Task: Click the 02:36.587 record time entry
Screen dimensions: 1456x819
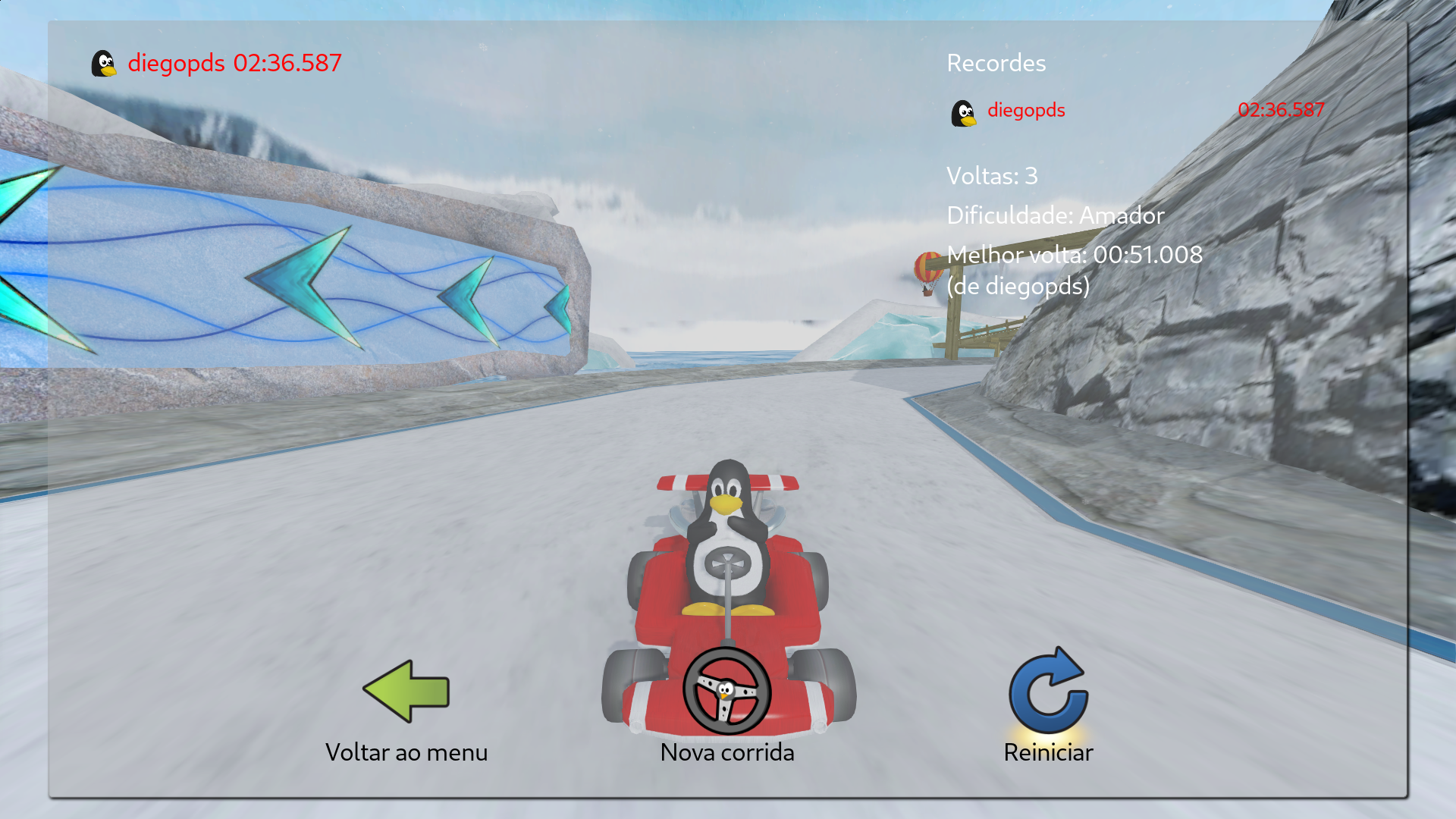Action: point(1281,110)
